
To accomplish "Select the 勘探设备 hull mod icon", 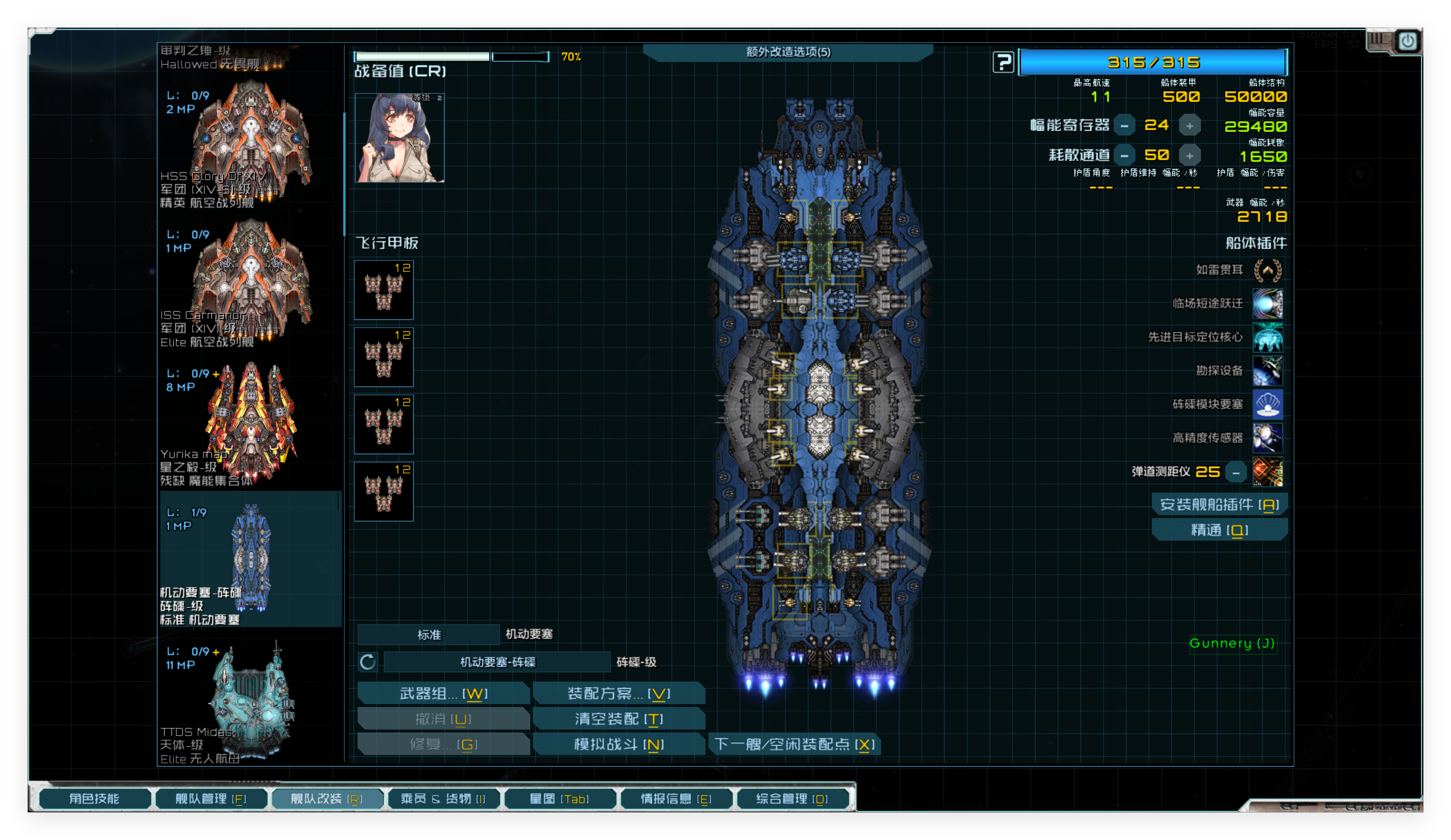I will (1269, 370).
